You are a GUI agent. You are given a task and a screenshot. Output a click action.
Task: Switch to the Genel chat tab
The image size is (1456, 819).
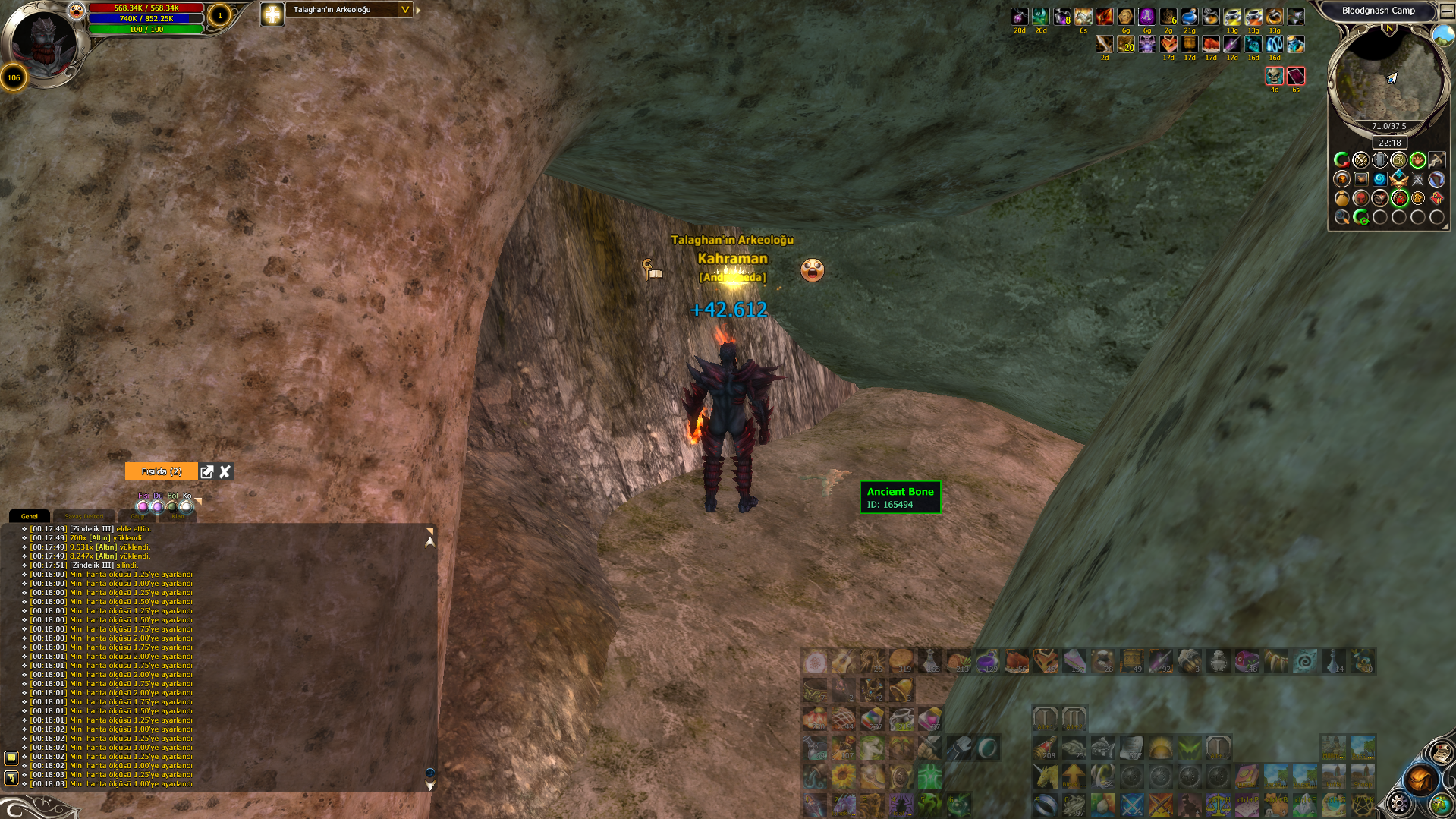click(30, 516)
